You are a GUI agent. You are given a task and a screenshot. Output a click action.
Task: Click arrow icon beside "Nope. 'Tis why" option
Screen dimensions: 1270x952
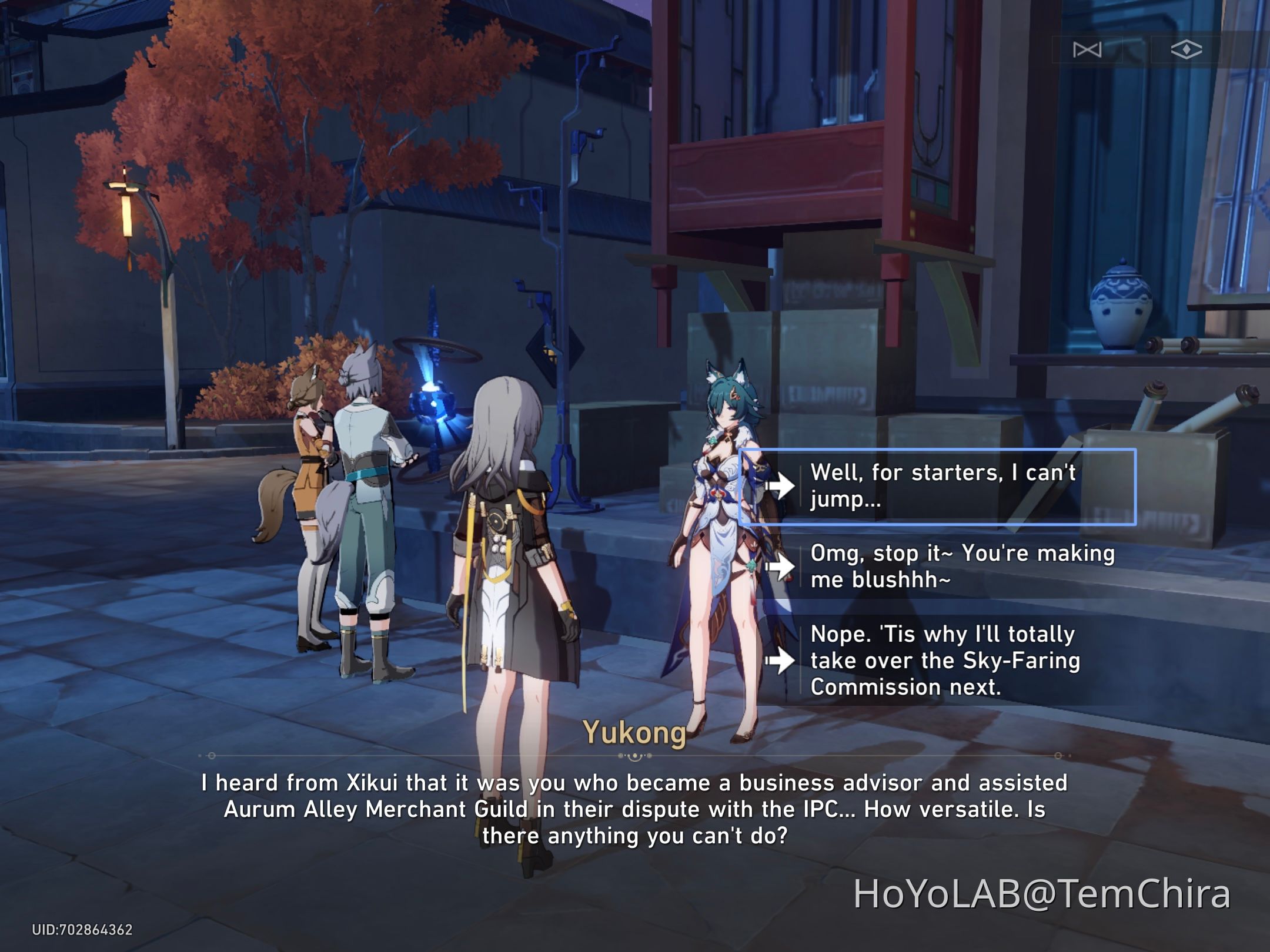pyautogui.click(x=782, y=660)
